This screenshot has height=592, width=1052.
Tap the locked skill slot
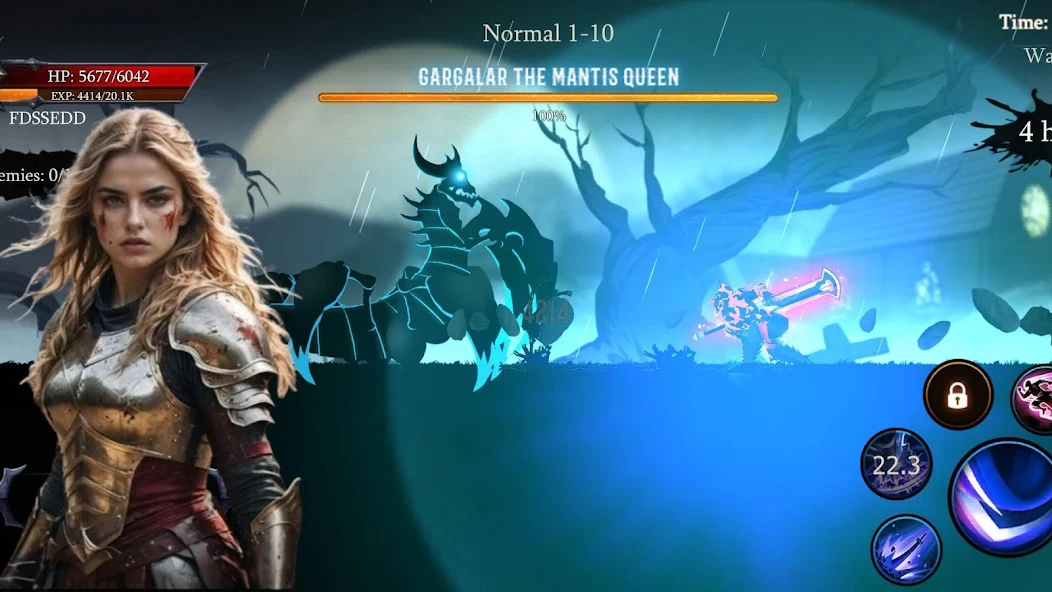click(x=958, y=396)
